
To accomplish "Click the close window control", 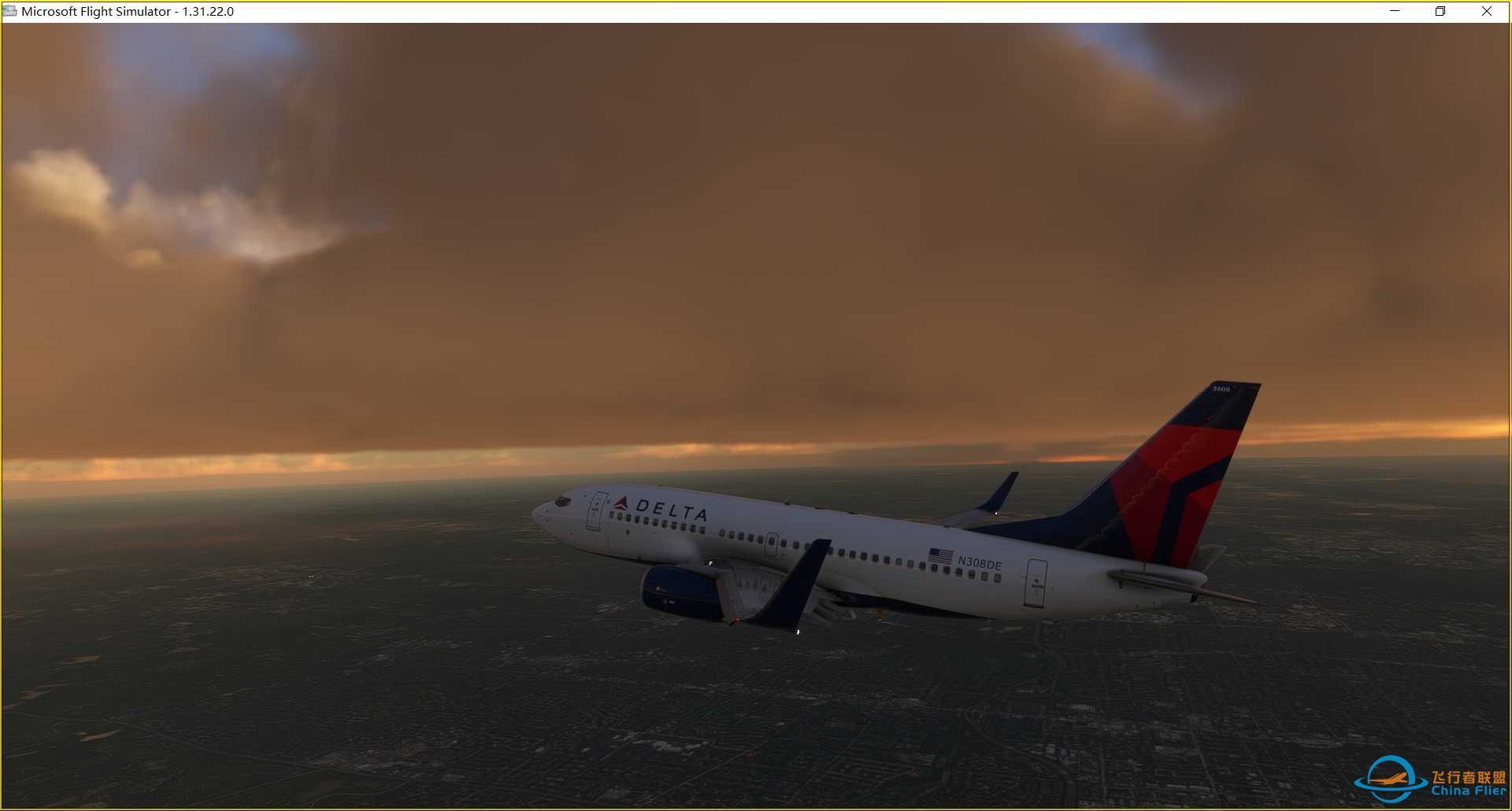I will (1487, 12).
